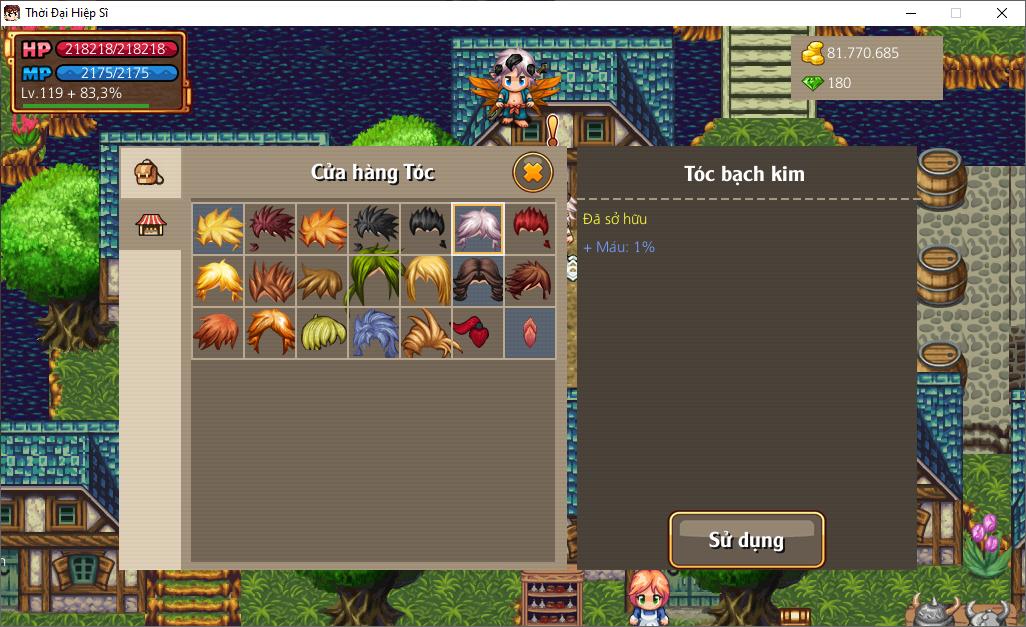Select the platinum white hair
1026x627 pixels.
pos(478,228)
